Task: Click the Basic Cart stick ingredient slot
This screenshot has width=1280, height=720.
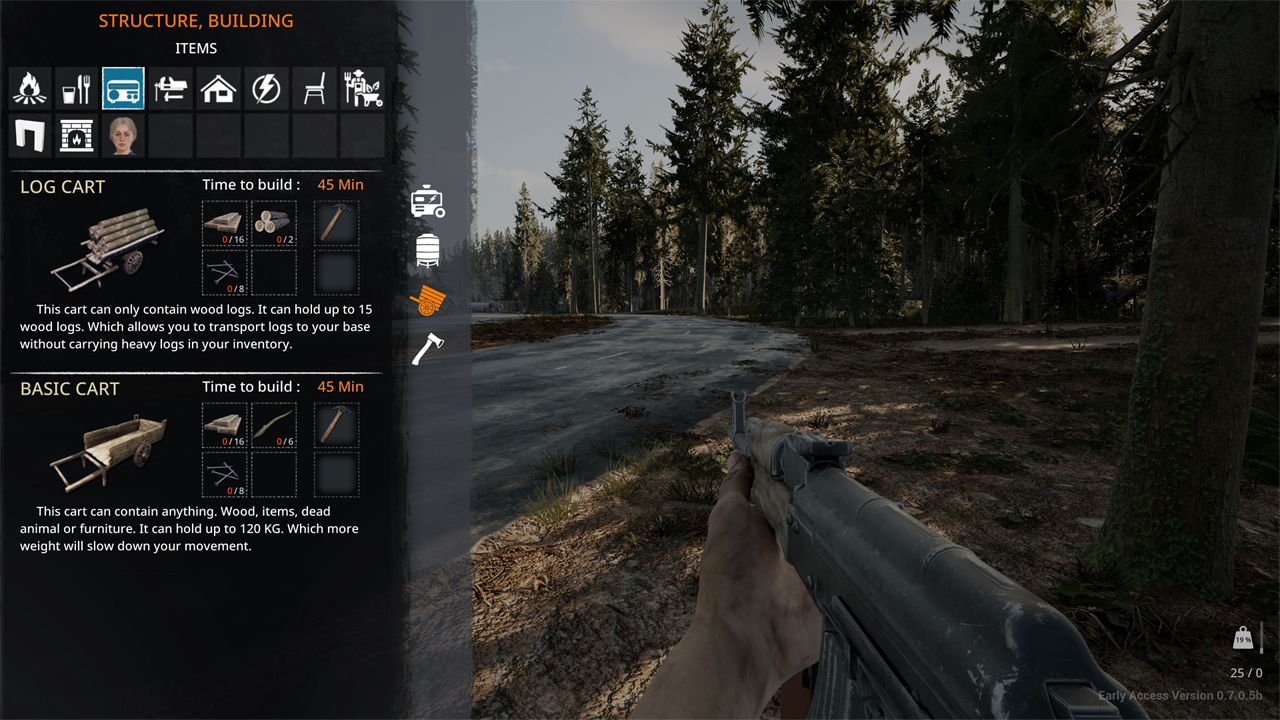Action: pyautogui.click(x=273, y=426)
